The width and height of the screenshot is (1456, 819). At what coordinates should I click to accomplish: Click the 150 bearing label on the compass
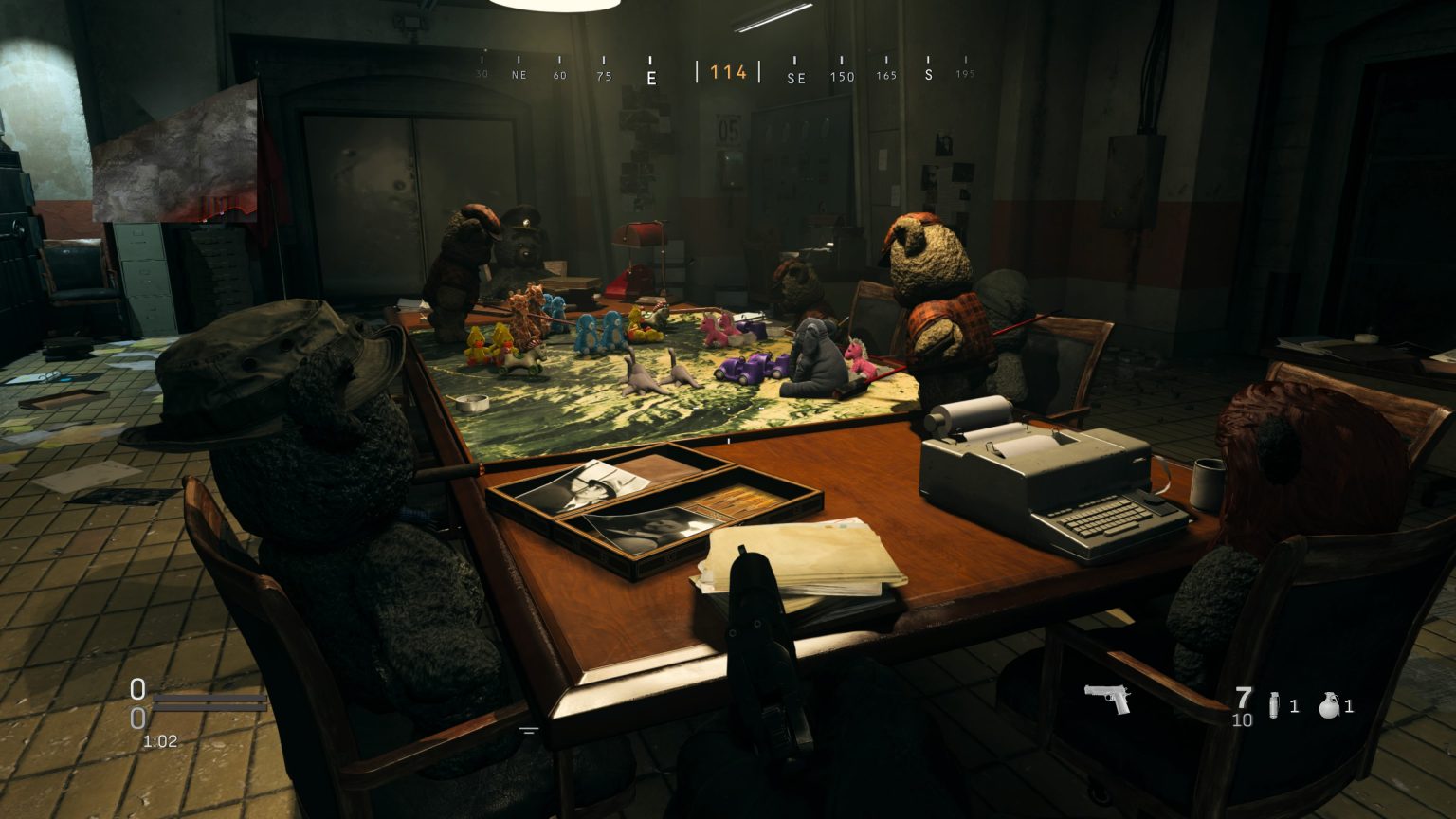click(x=842, y=77)
